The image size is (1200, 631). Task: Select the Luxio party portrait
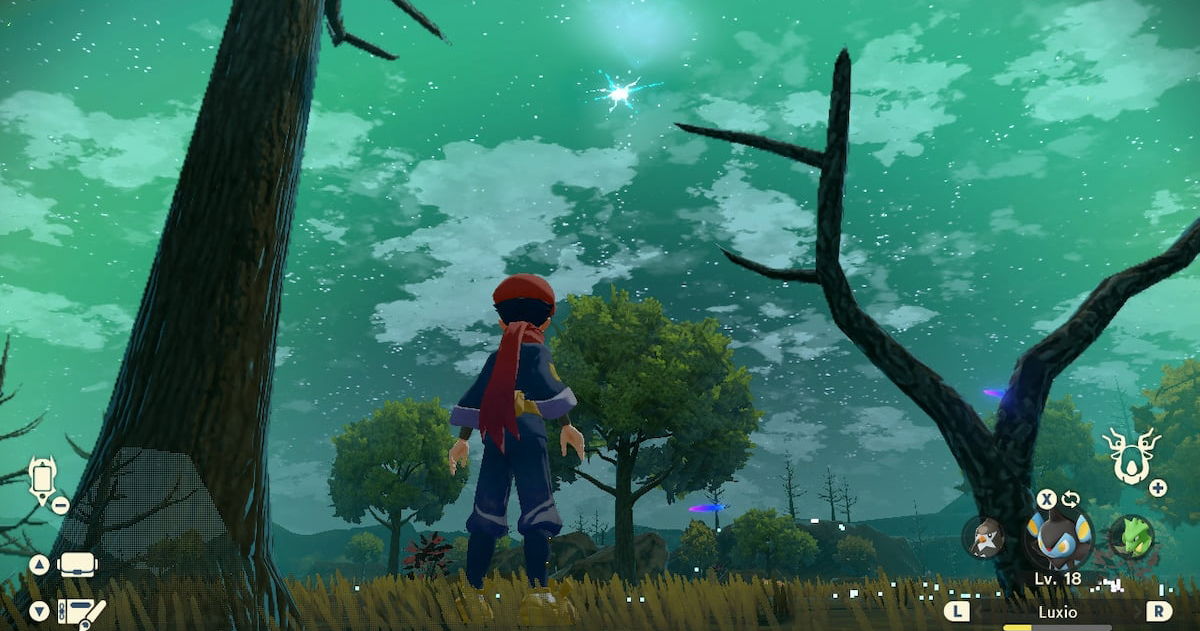[x=1057, y=538]
